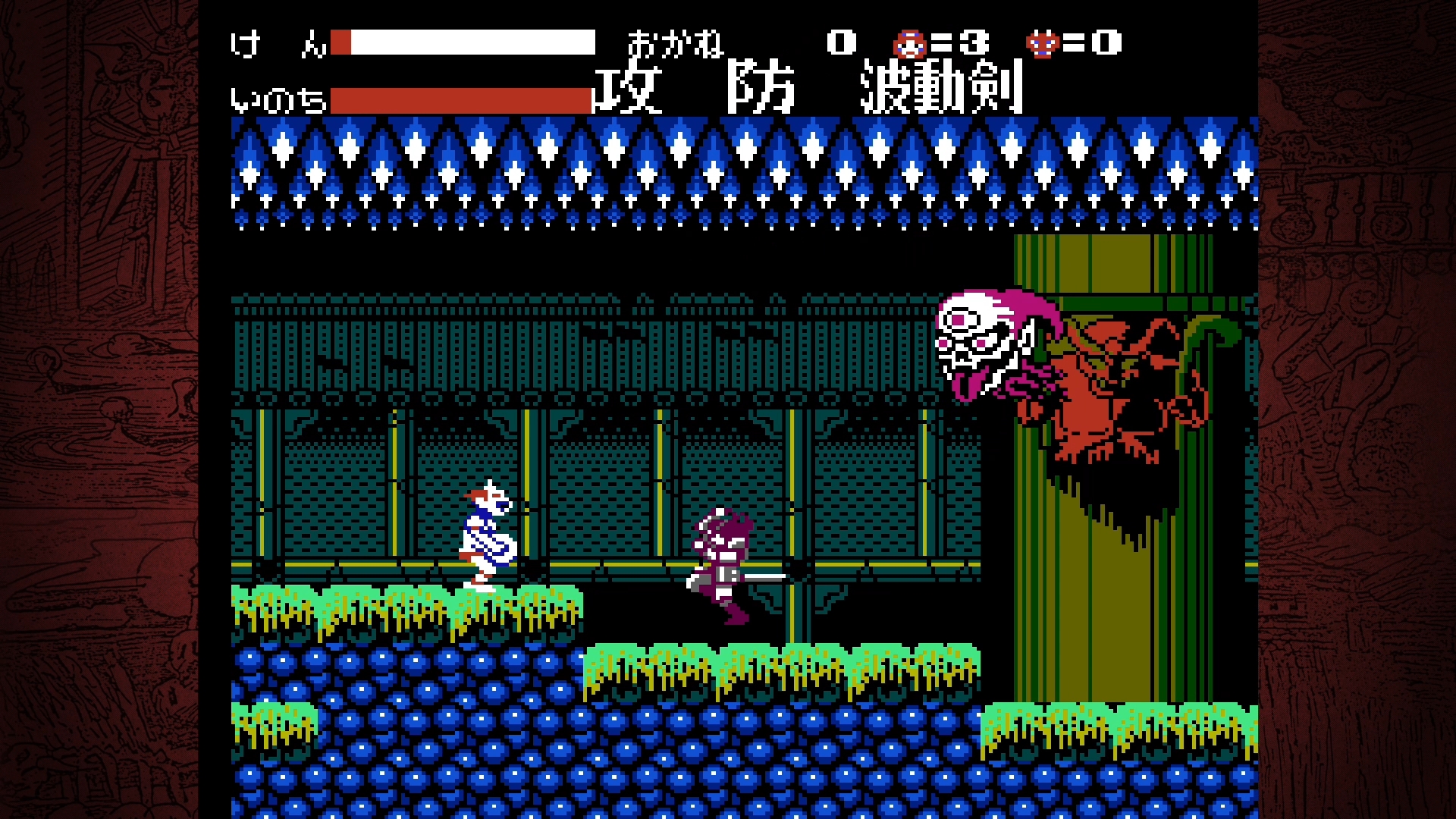This screenshot has width=1456, height=819.
Task: Select the 波動剣 weapon label icon
Action: click(x=940, y=91)
